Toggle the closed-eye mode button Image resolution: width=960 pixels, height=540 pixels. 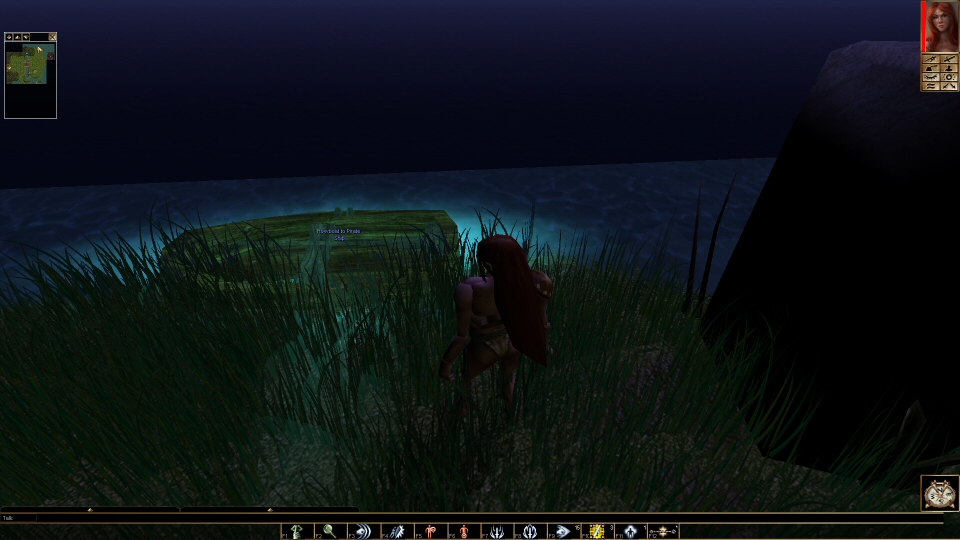[x=931, y=77]
